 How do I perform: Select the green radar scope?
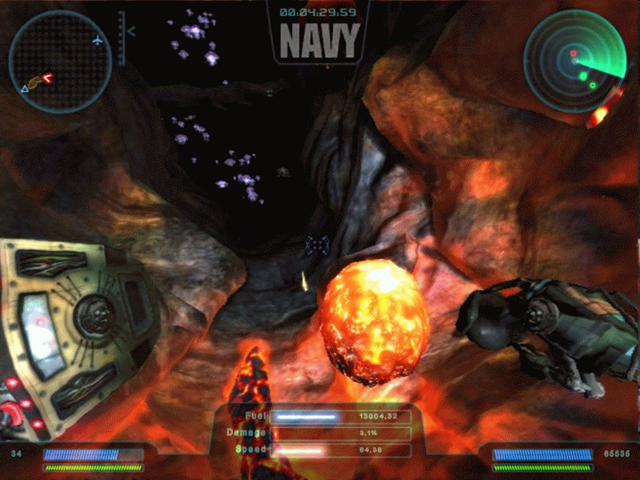point(574,62)
